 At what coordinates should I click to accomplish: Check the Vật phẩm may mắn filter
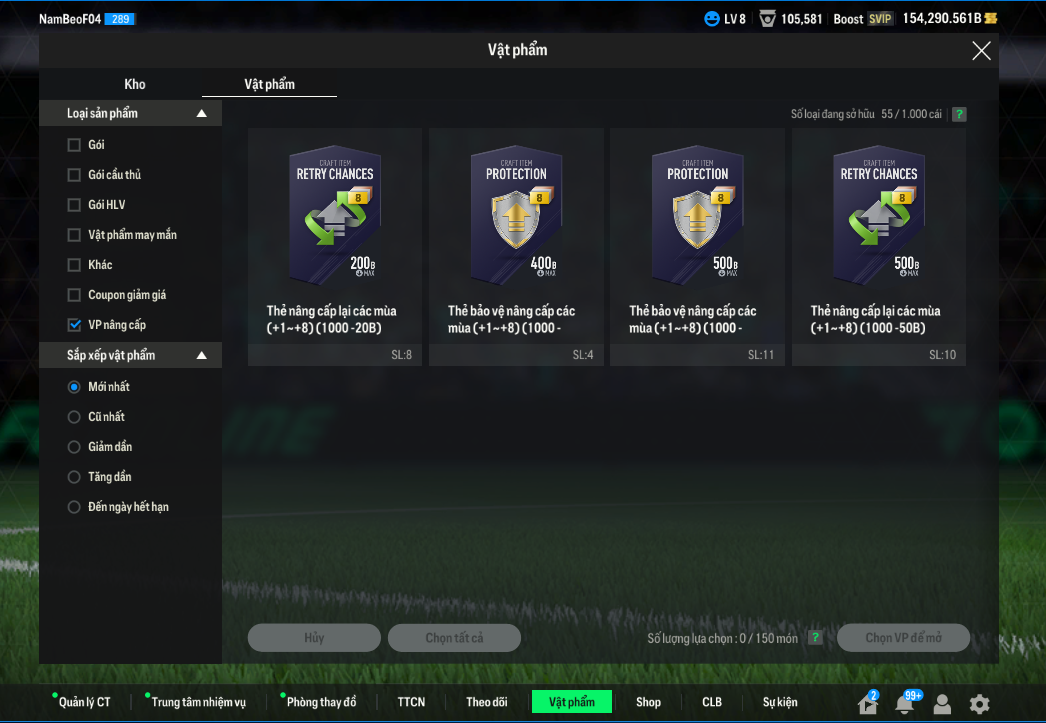74,235
